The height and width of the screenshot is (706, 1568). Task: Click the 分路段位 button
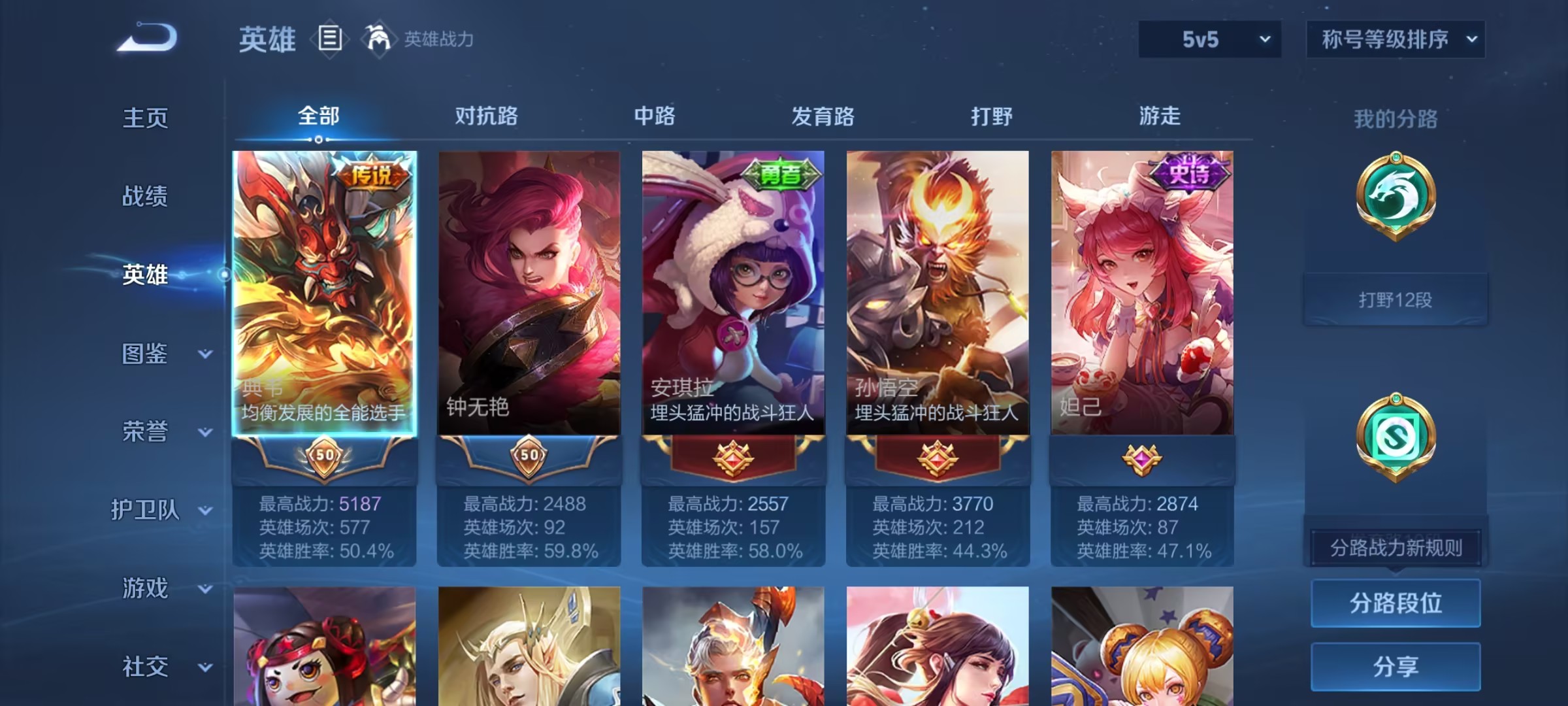click(x=1395, y=603)
